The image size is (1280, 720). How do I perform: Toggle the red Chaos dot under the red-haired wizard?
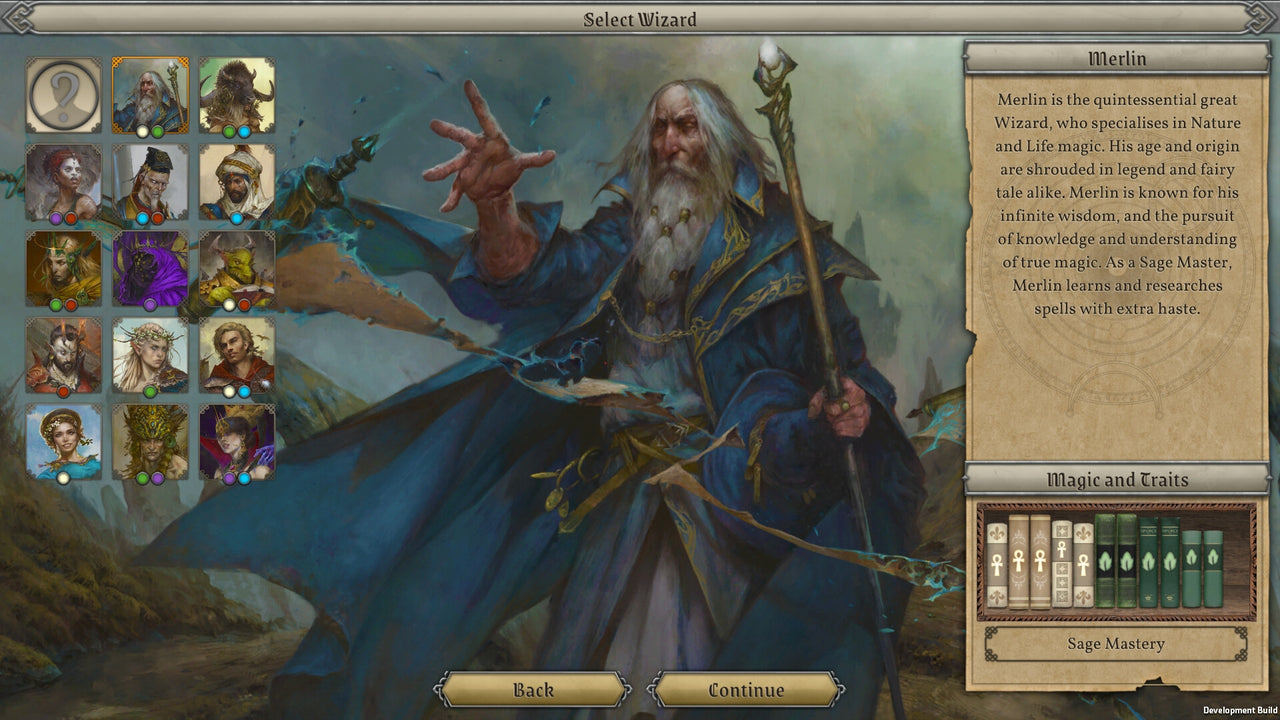pos(70,217)
